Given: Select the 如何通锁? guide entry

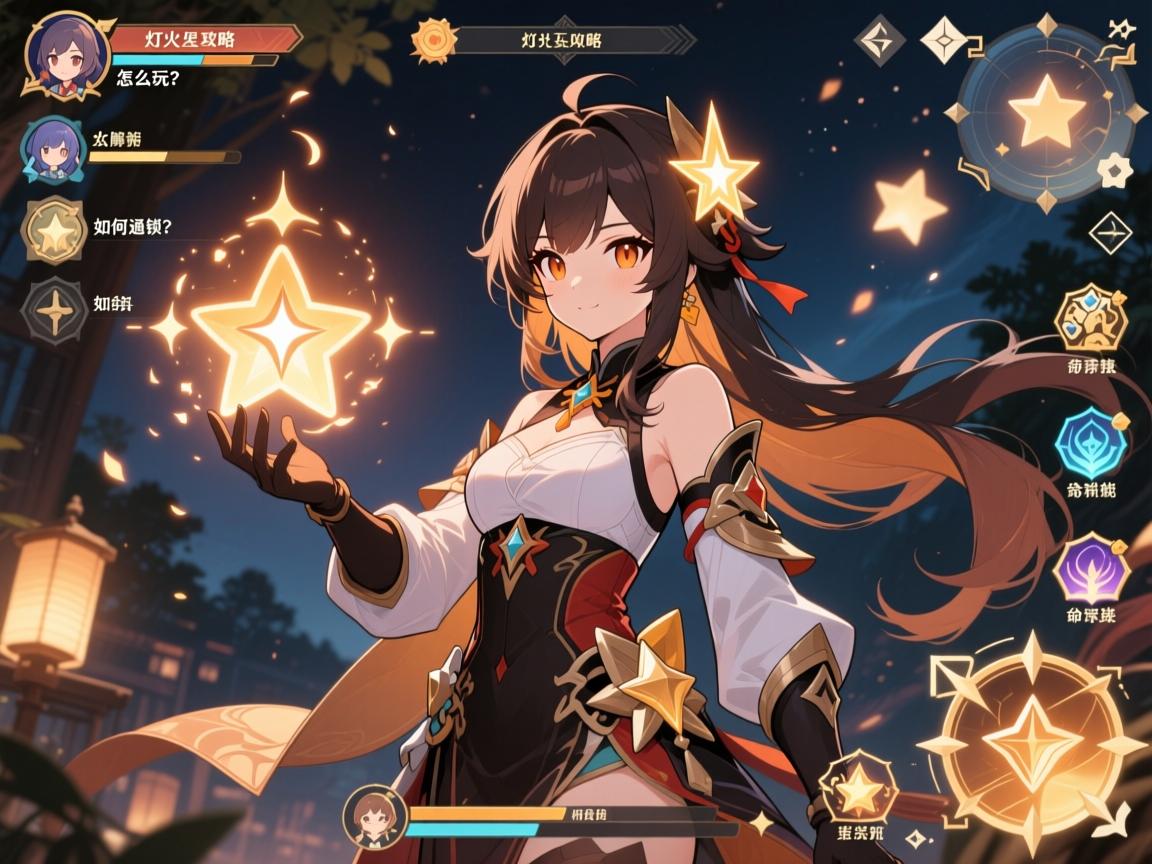Looking at the screenshot, I should [132, 226].
